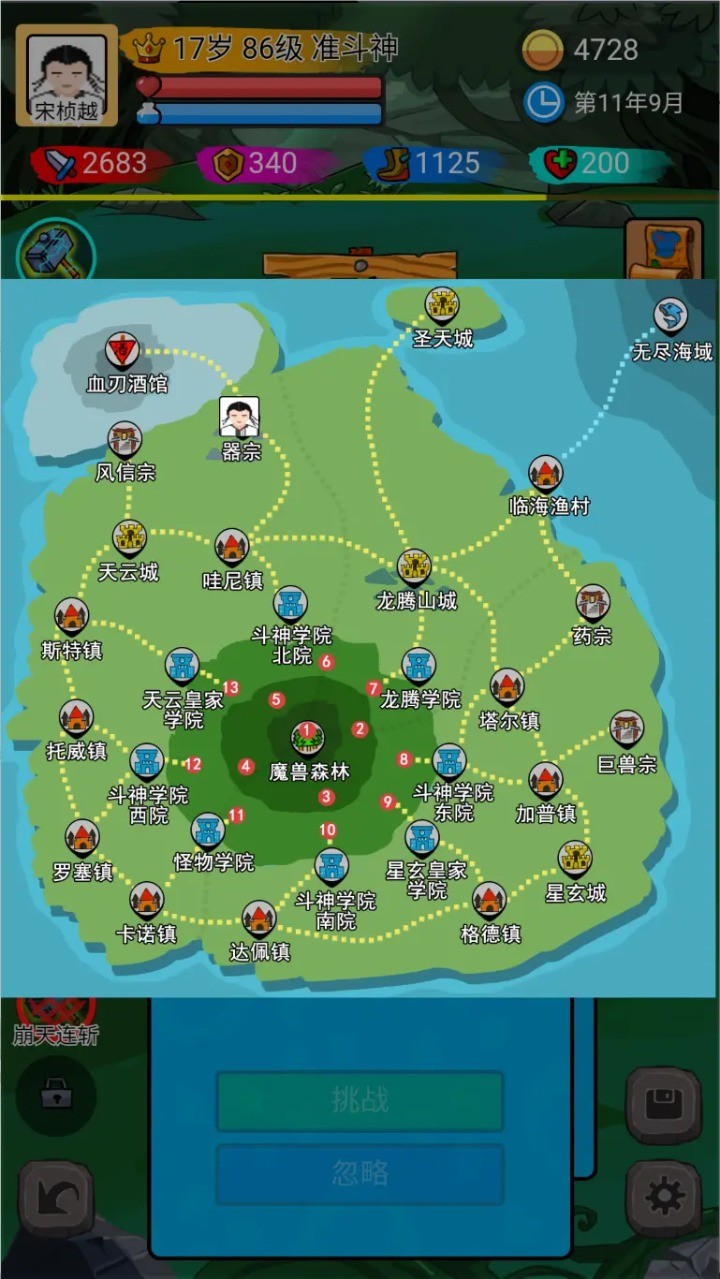Travel to 临海渔村 village marker
This screenshot has width=720, height=1279.
coord(546,473)
